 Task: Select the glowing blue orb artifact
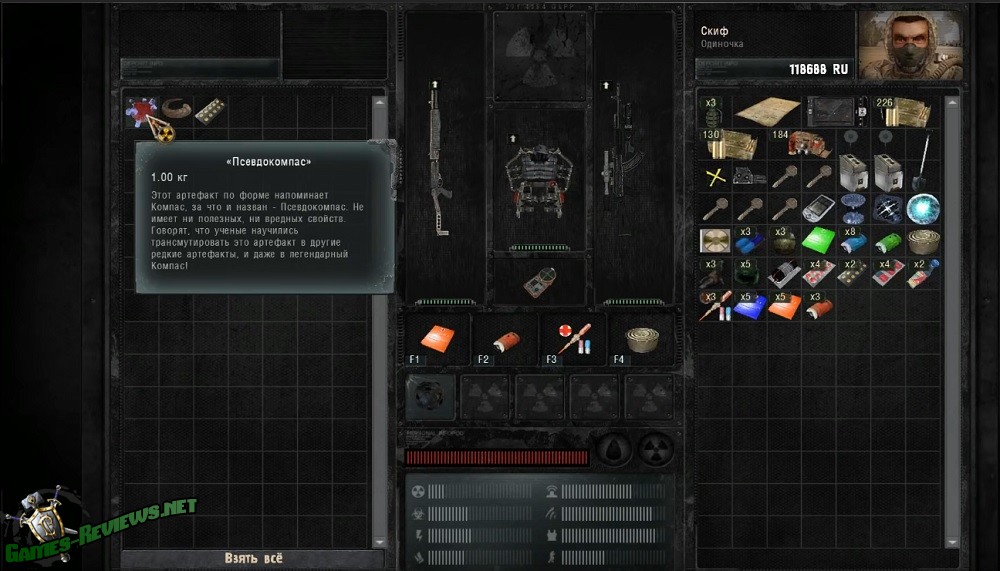(921, 208)
